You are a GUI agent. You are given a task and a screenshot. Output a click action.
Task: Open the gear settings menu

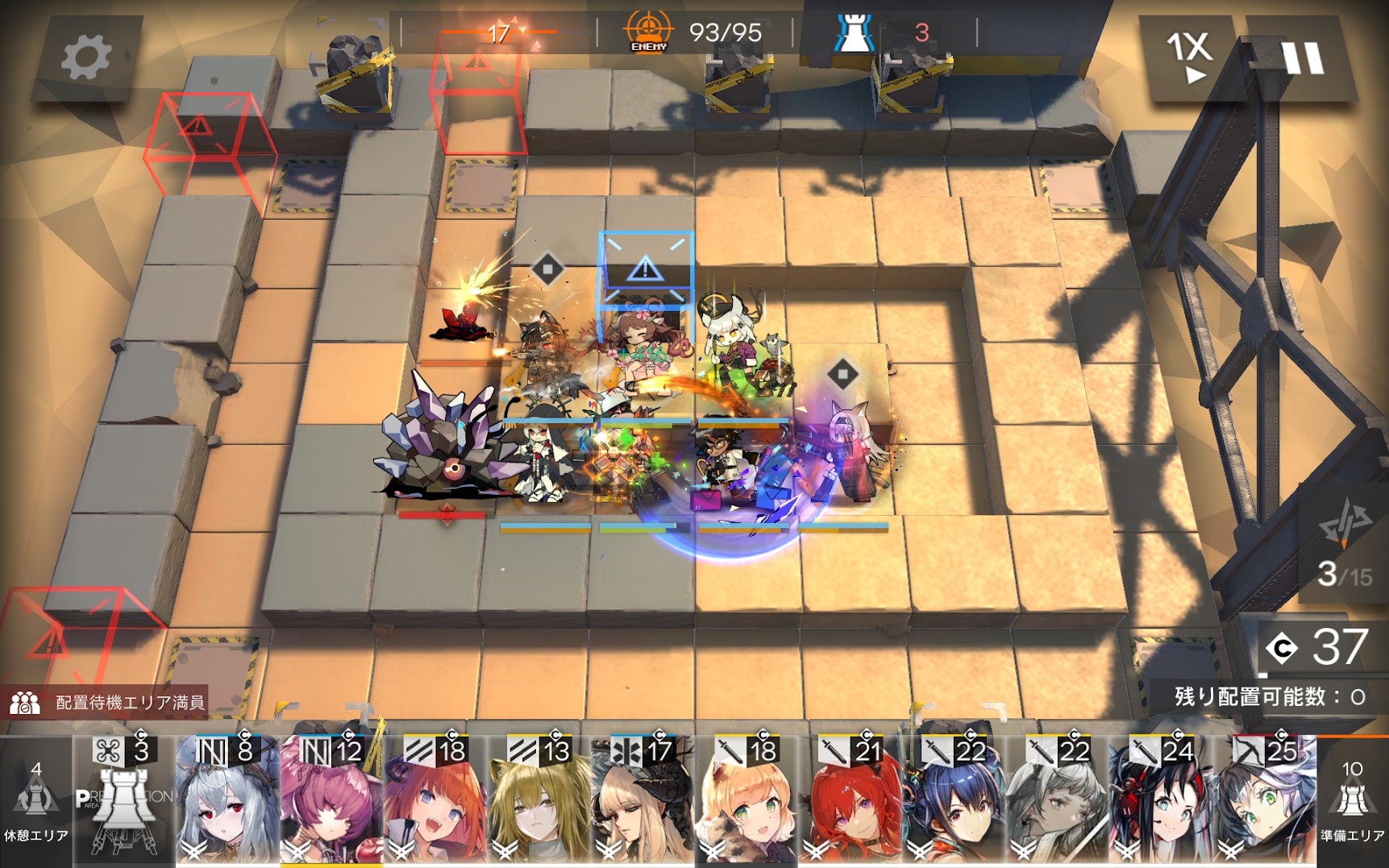point(85,57)
